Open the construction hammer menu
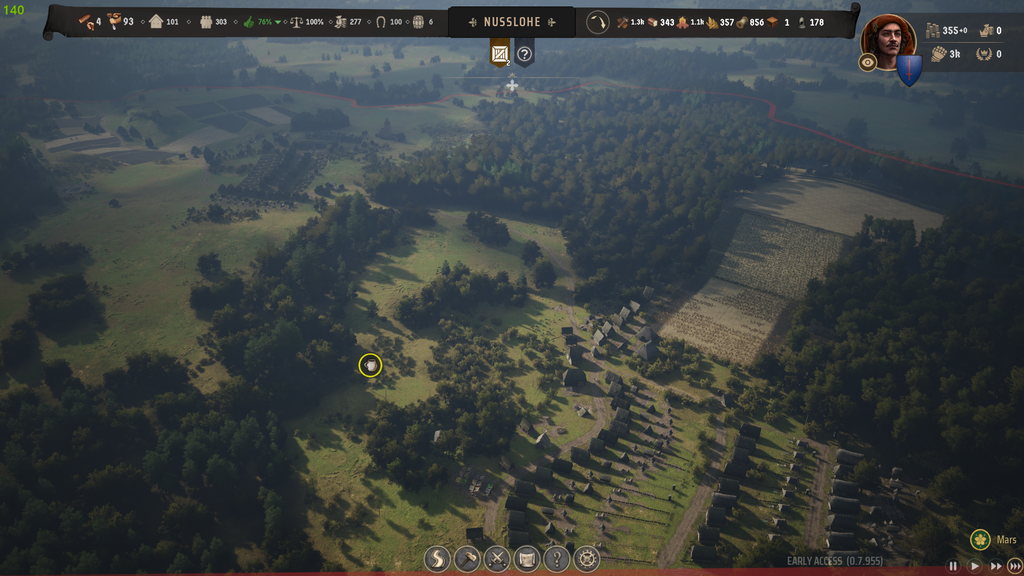Screen dimensions: 1024x576 467,559
